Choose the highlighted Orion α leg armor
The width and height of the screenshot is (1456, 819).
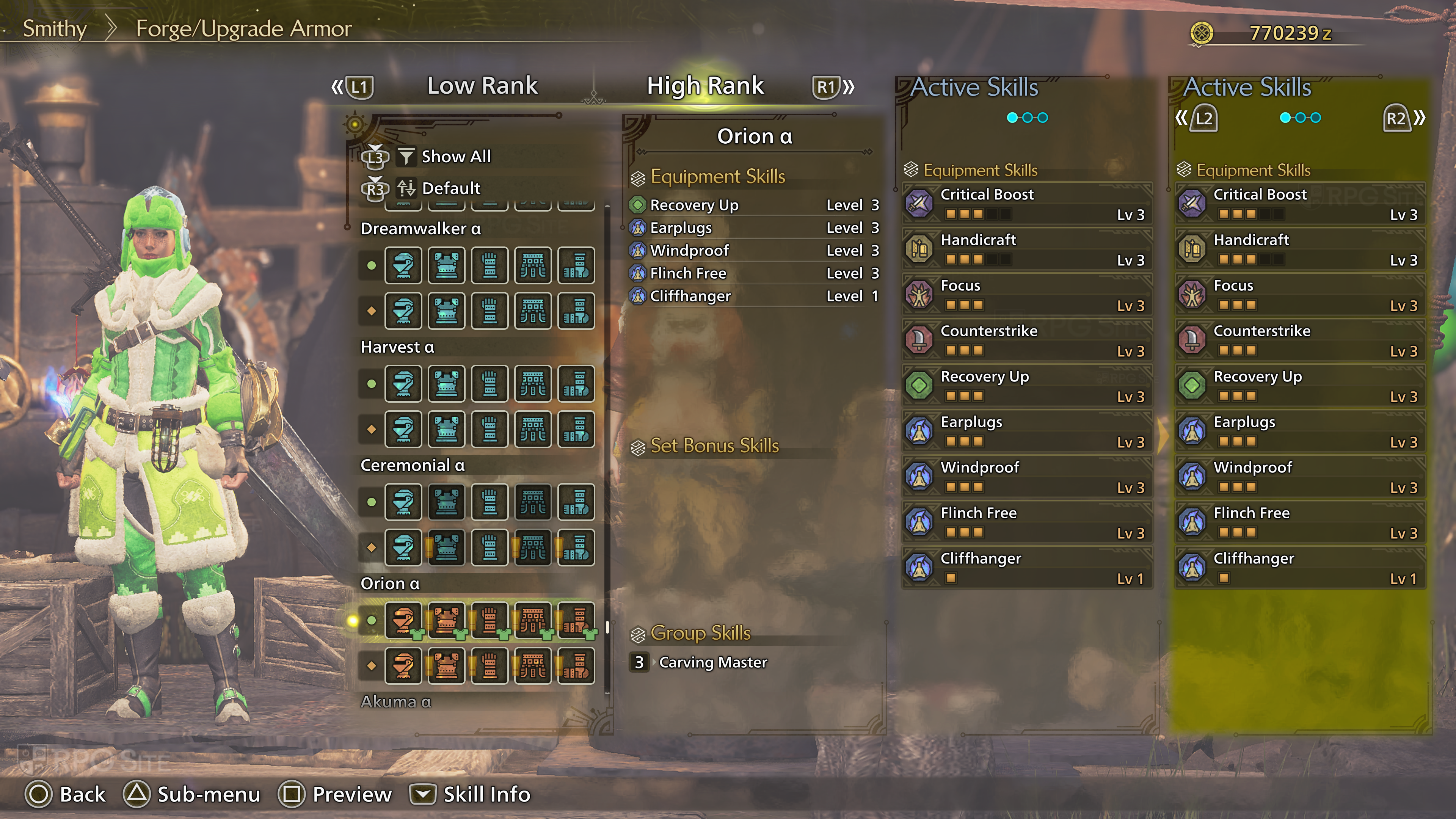(576, 620)
